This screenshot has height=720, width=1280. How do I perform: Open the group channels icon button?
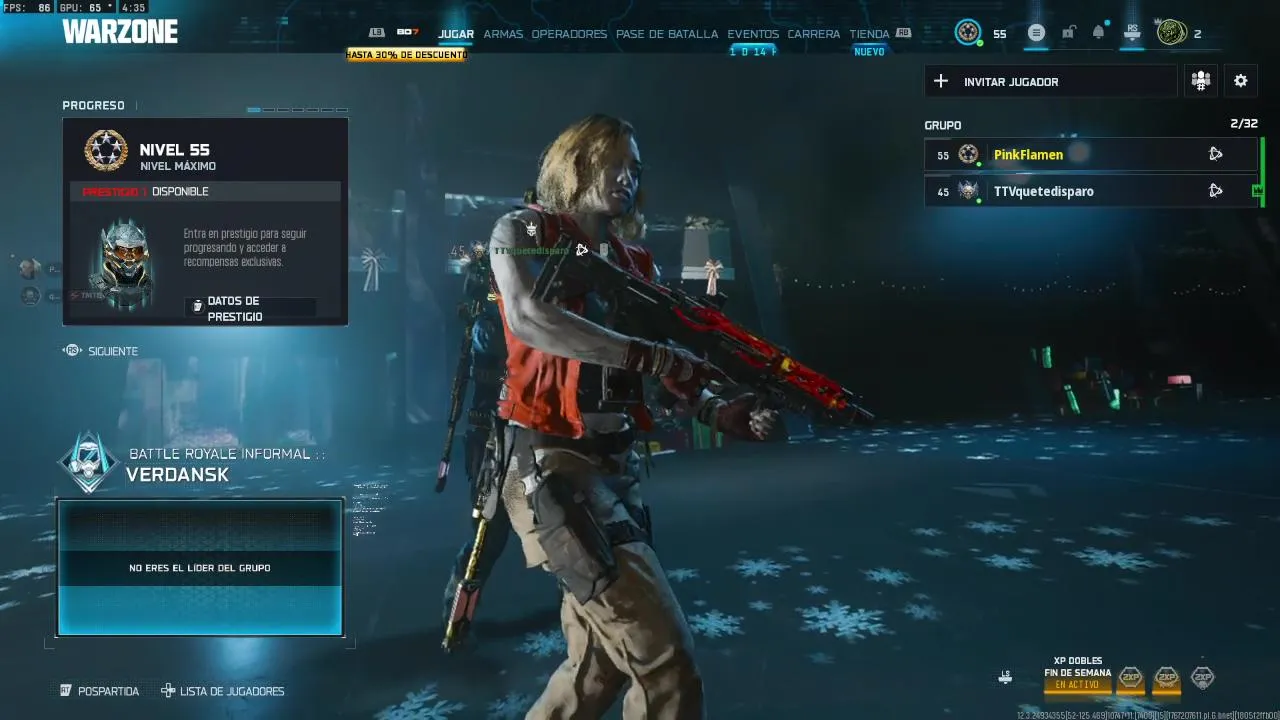1201,81
